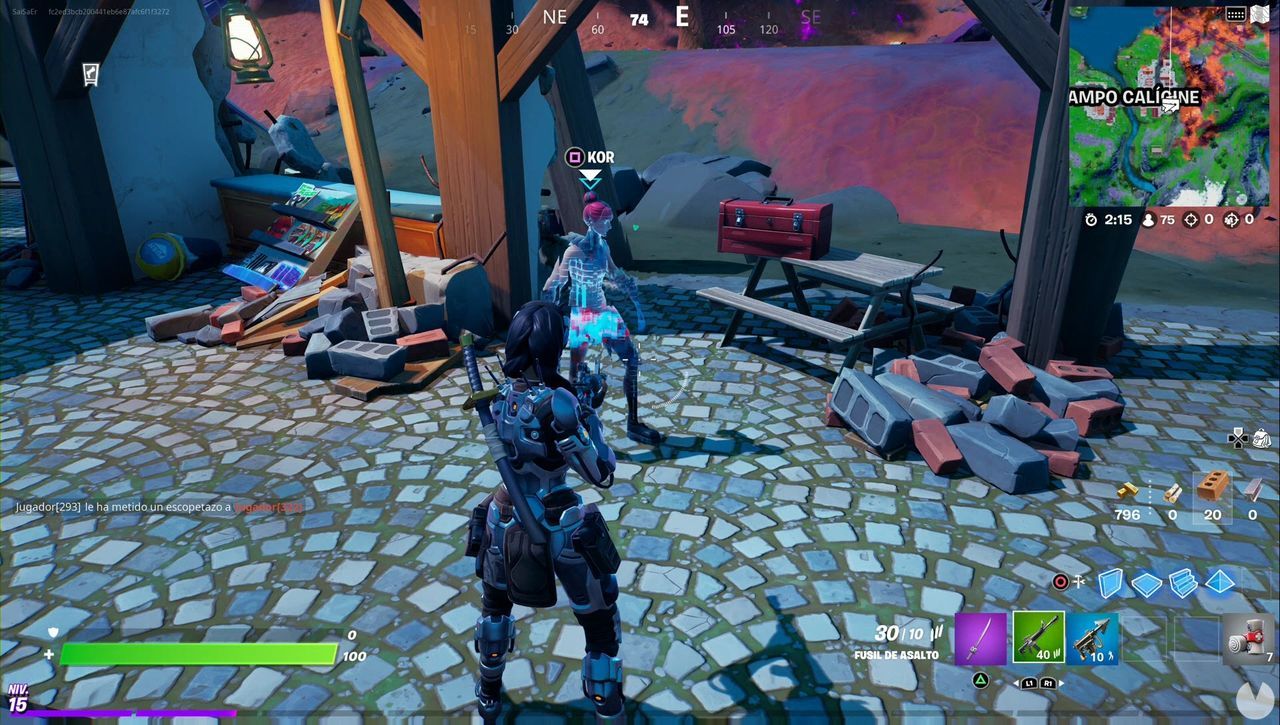The width and height of the screenshot is (1280, 725).
Task: Toggle the red trap target icon near build pieces
Action: pos(1059,582)
